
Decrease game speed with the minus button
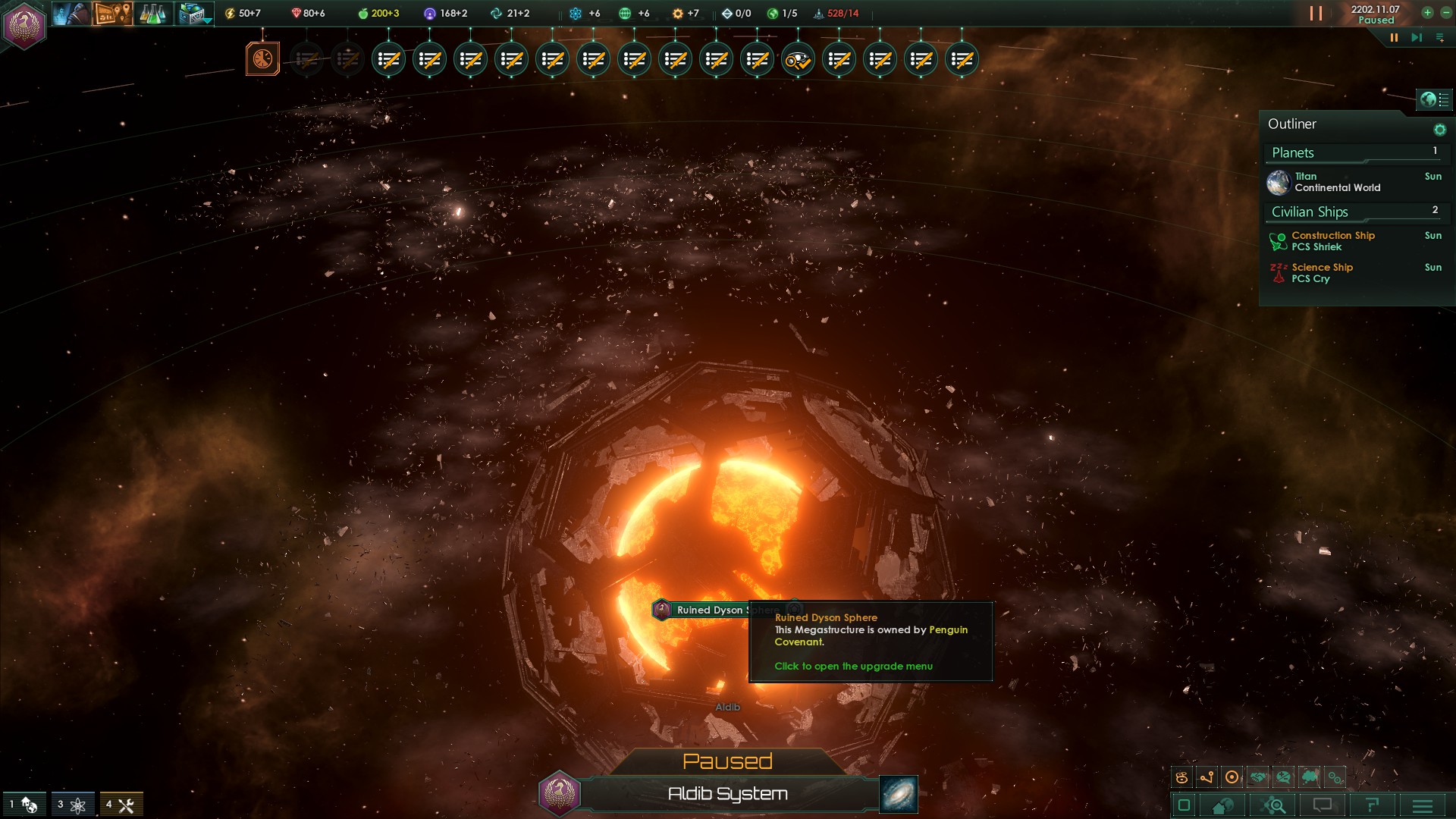click(1445, 13)
